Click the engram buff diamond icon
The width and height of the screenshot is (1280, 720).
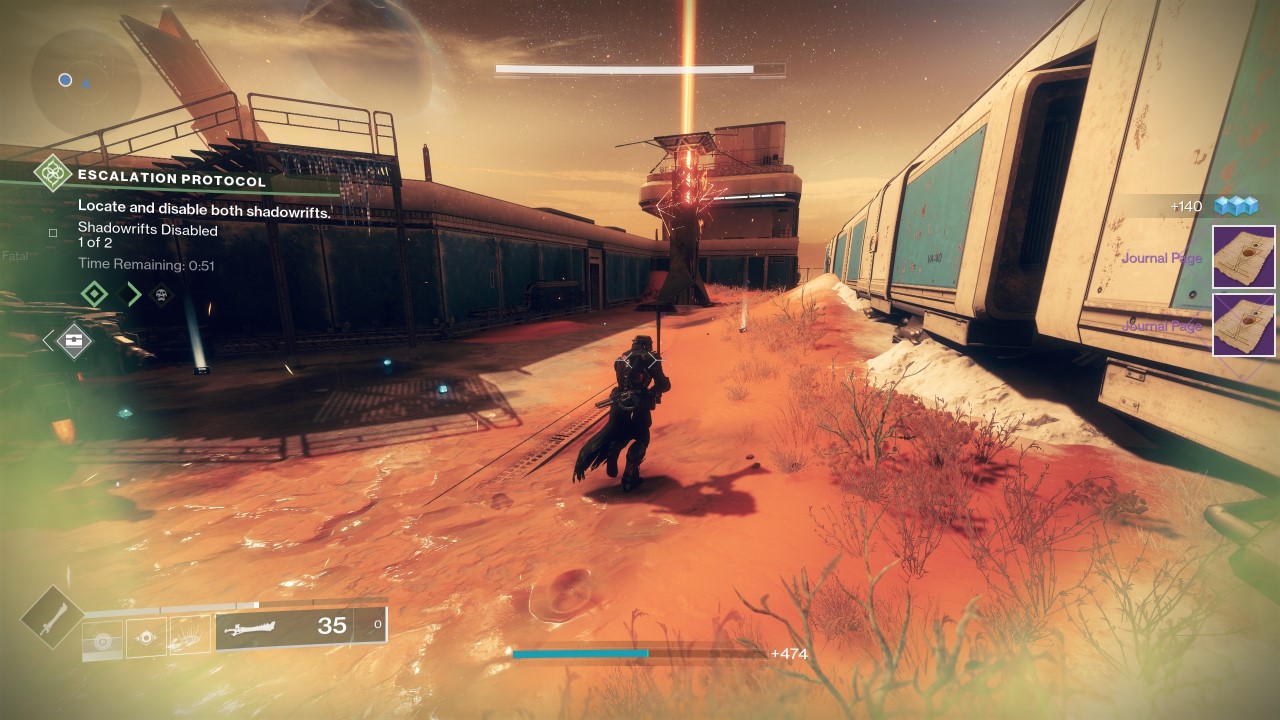(73, 341)
